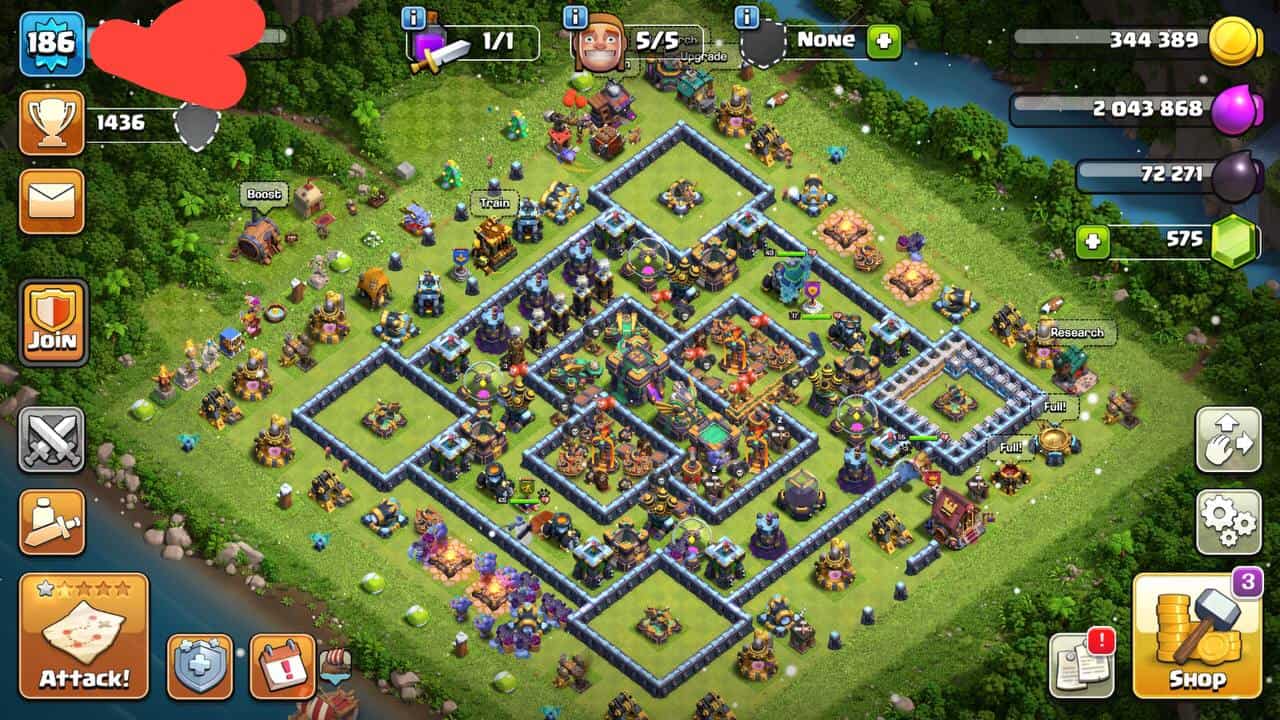Open the settings gears menu
Screen dimensions: 1280x720
pos(1228,521)
